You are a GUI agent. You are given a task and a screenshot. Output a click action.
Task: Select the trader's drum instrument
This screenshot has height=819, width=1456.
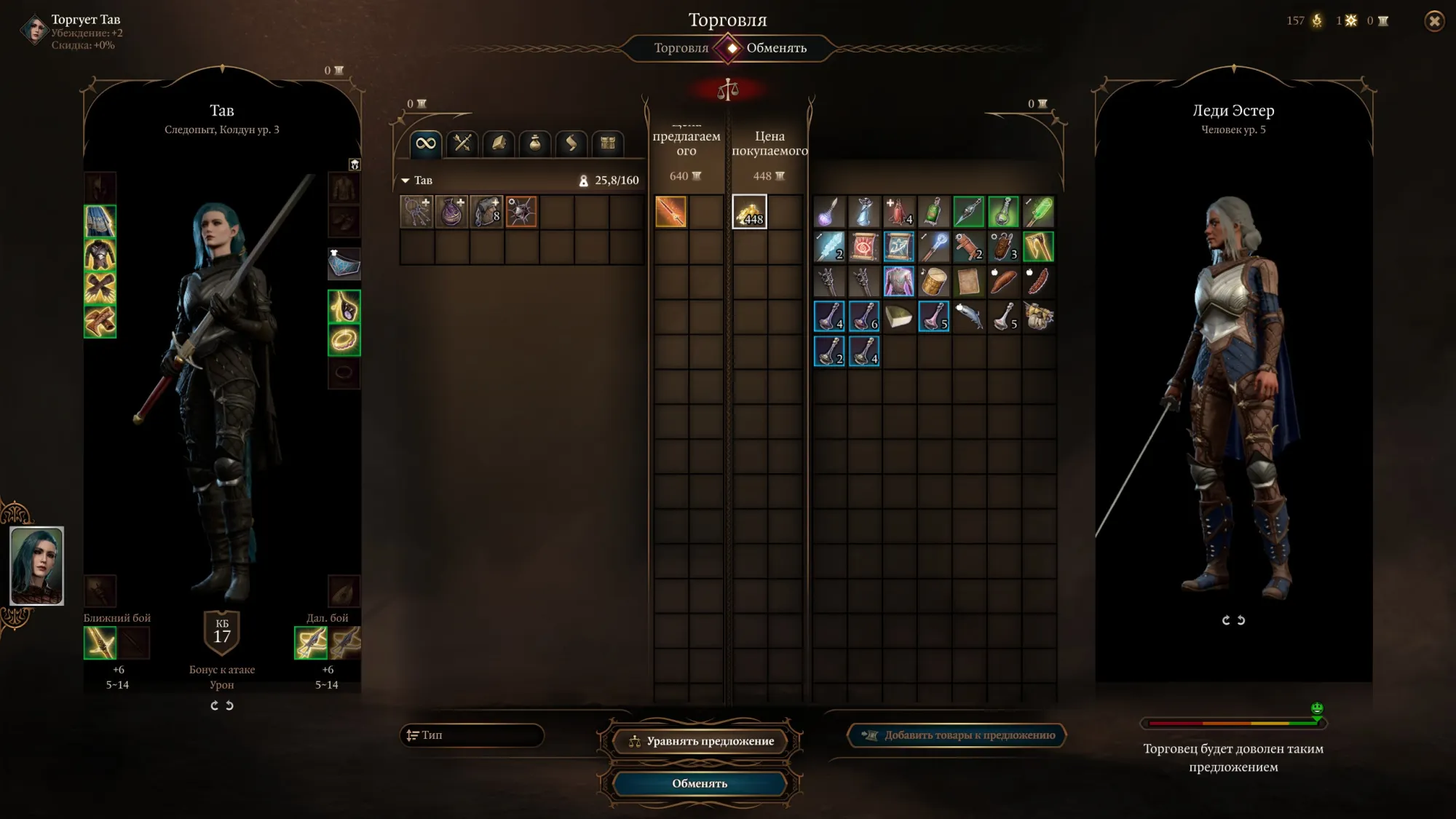click(934, 282)
